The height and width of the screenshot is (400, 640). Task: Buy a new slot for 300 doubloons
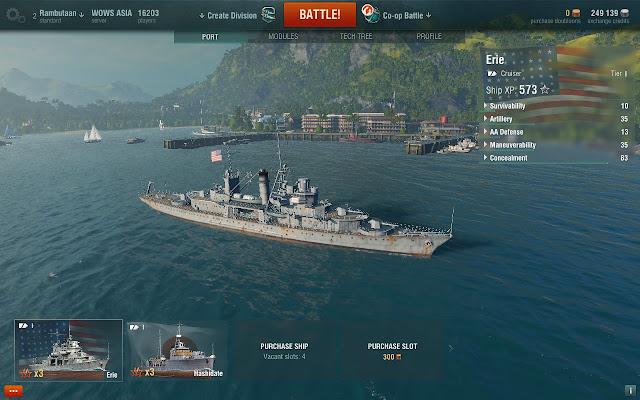(x=391, y=350)
